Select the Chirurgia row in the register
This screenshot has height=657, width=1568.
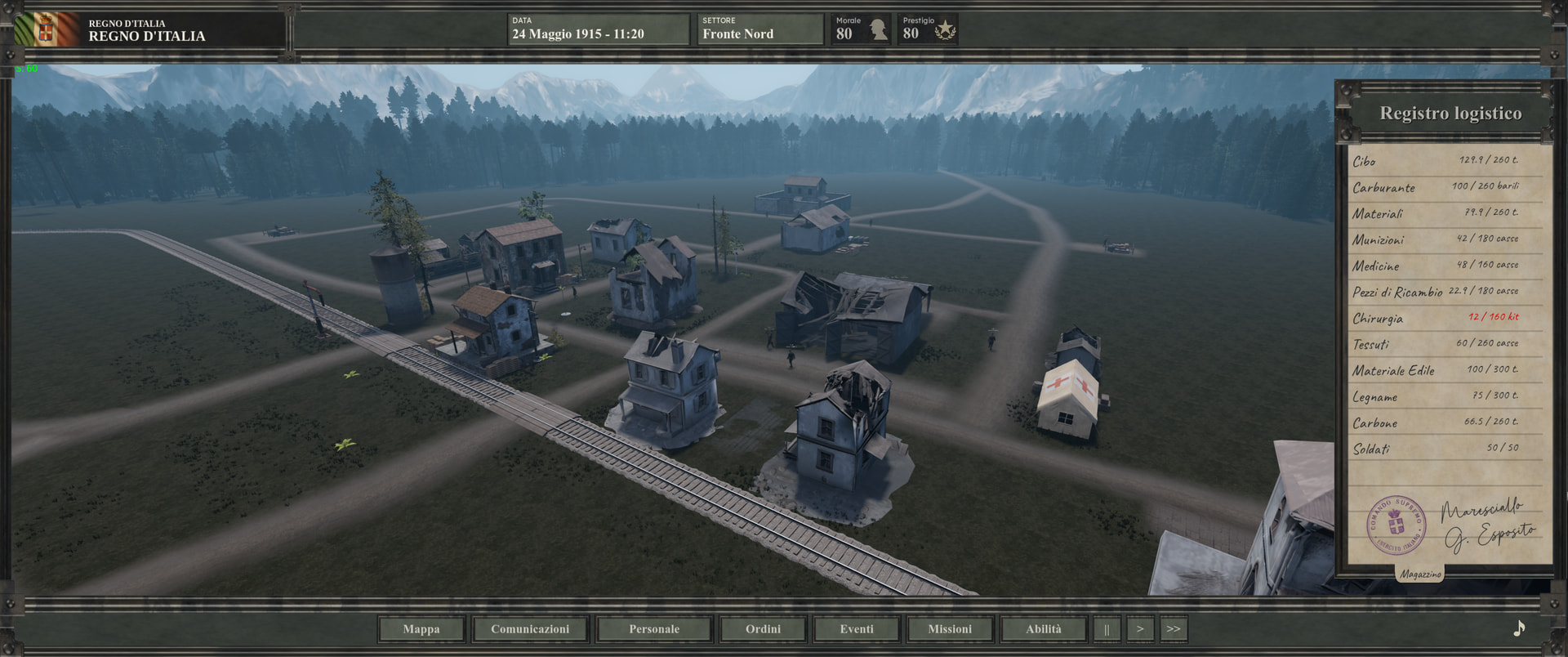1435,318
